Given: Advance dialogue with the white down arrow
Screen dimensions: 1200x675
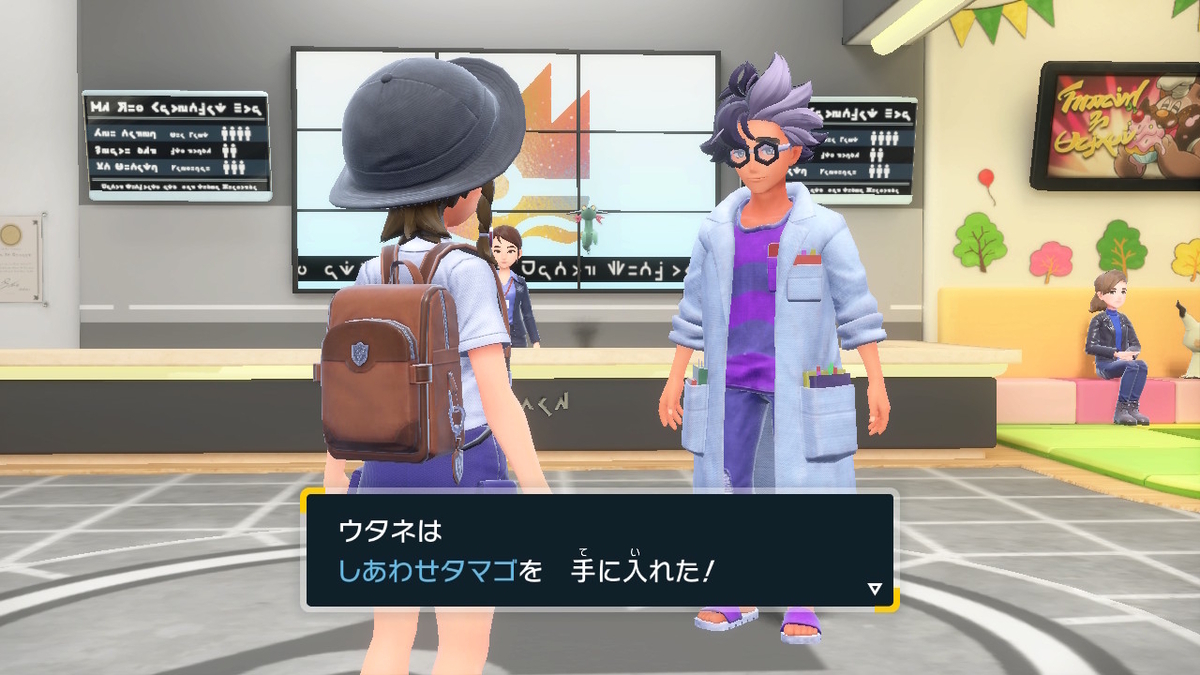Looking at the screenshot, I should click(x=875, y=589).
